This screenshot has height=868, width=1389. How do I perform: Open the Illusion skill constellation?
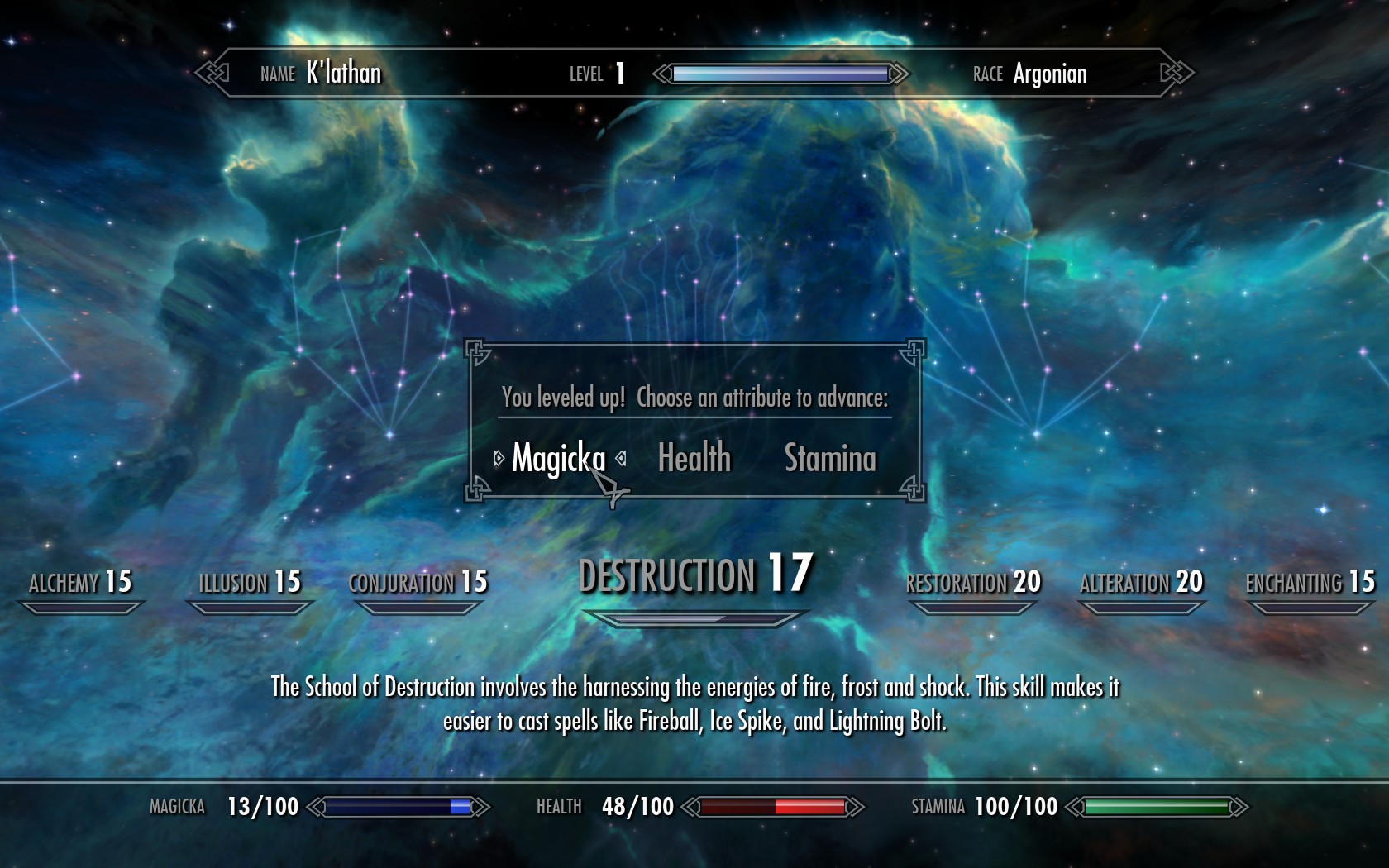click(x=250, y=583)
